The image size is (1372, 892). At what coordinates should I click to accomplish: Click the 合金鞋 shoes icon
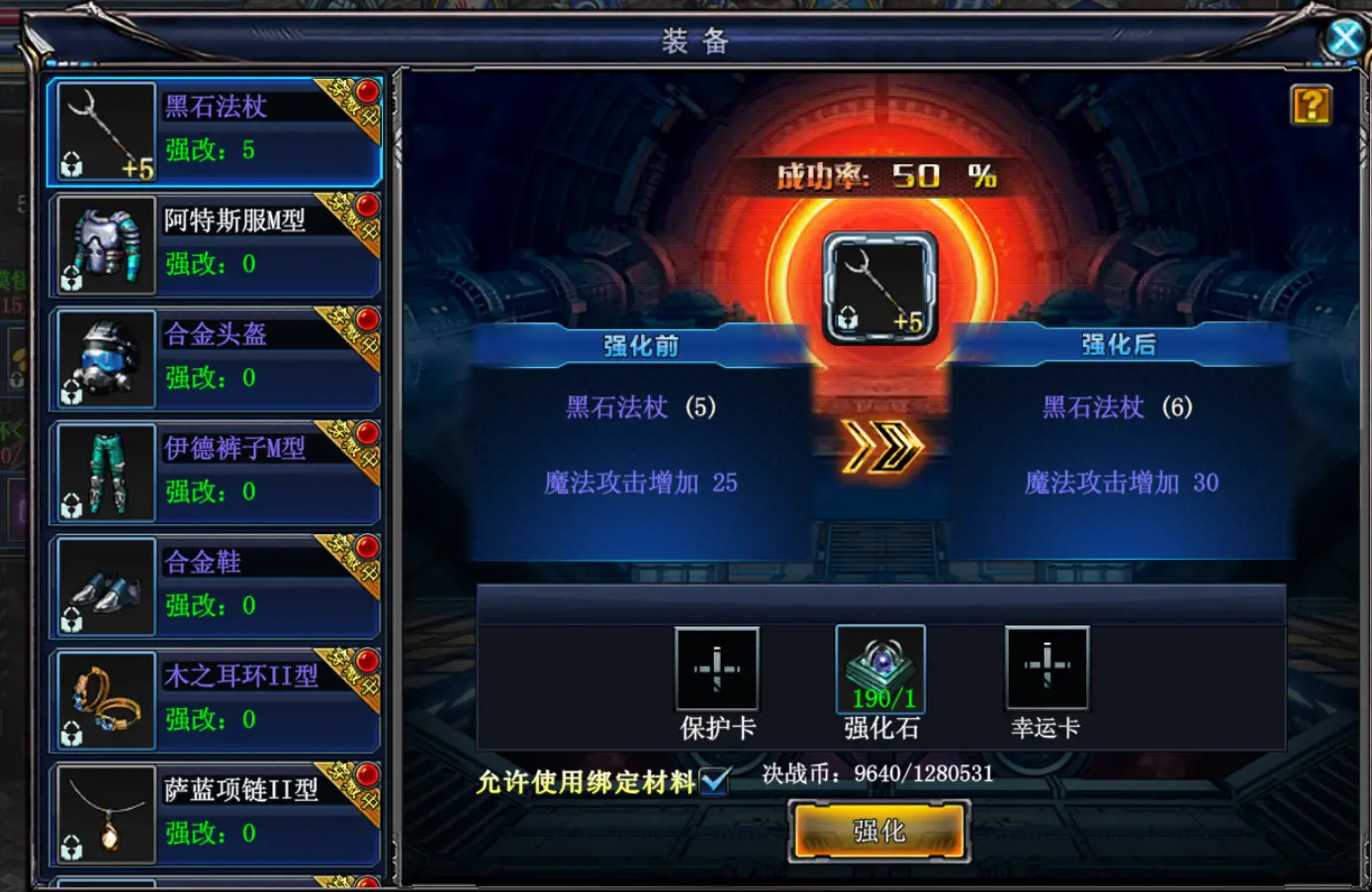(105, 585)
